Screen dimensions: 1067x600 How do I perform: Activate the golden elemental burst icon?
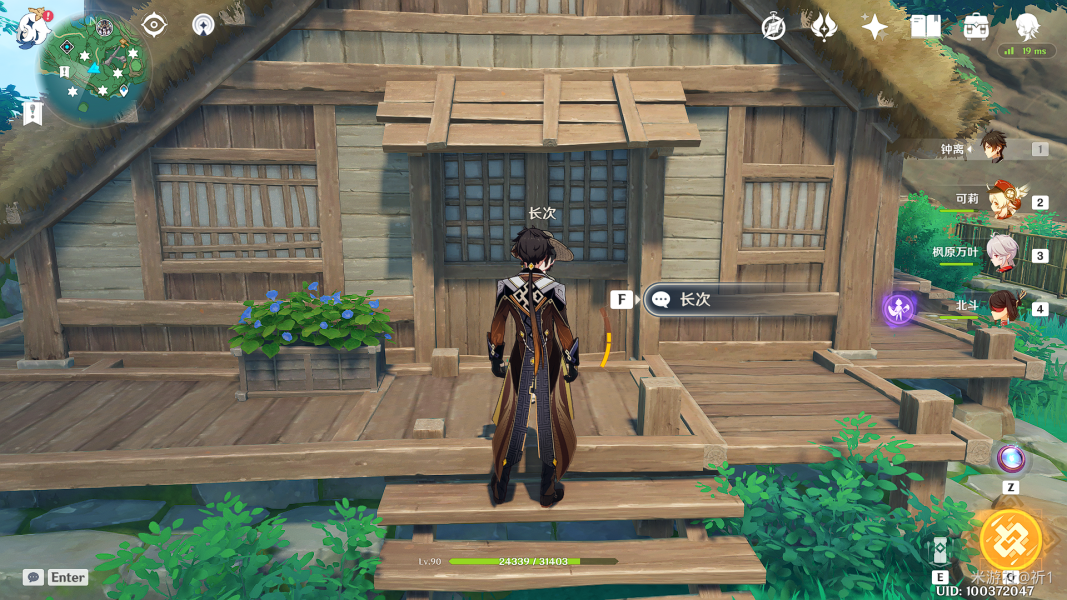[1010, 541]
